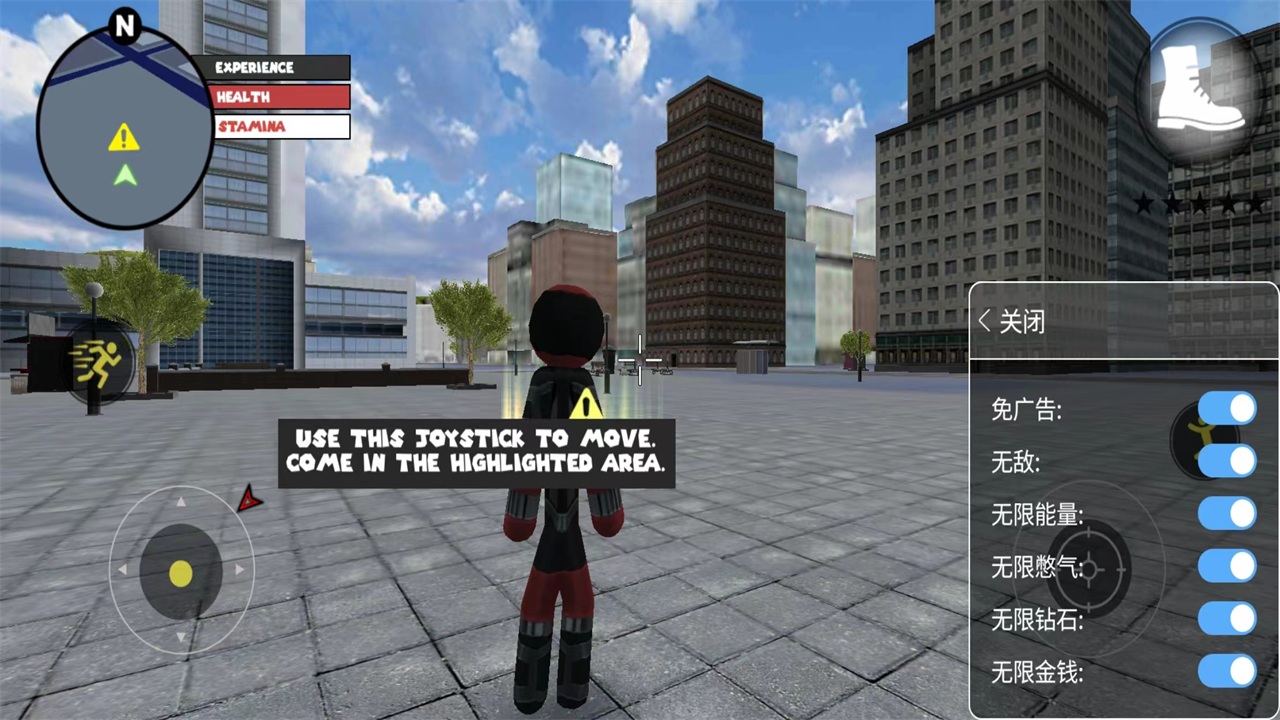This screenshot has width=1280, height=720.
Task: Click the white STAMINA bar
Action: click(280, 126)
